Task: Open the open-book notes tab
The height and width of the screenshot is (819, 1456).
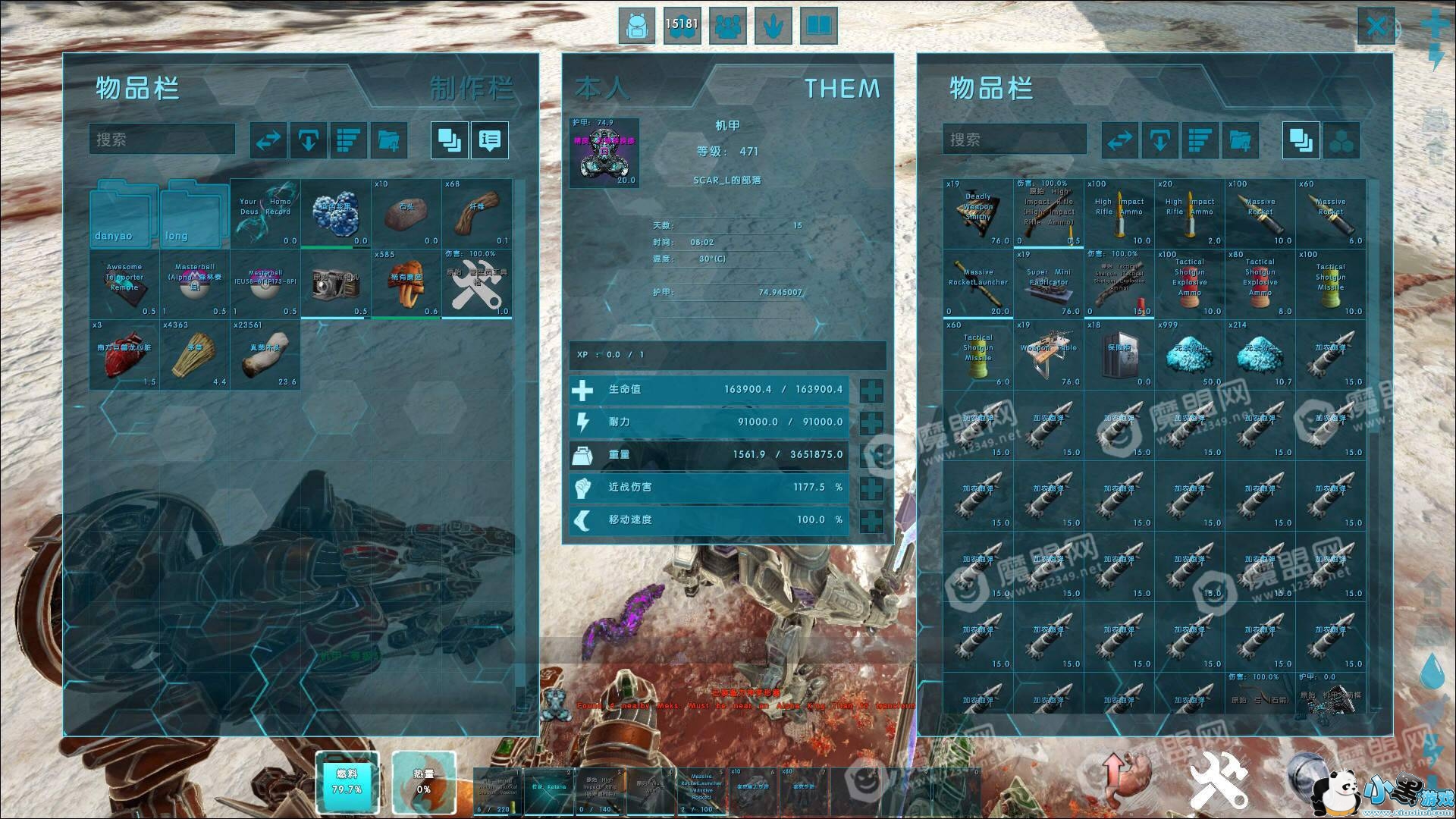Action: (818, 27)
